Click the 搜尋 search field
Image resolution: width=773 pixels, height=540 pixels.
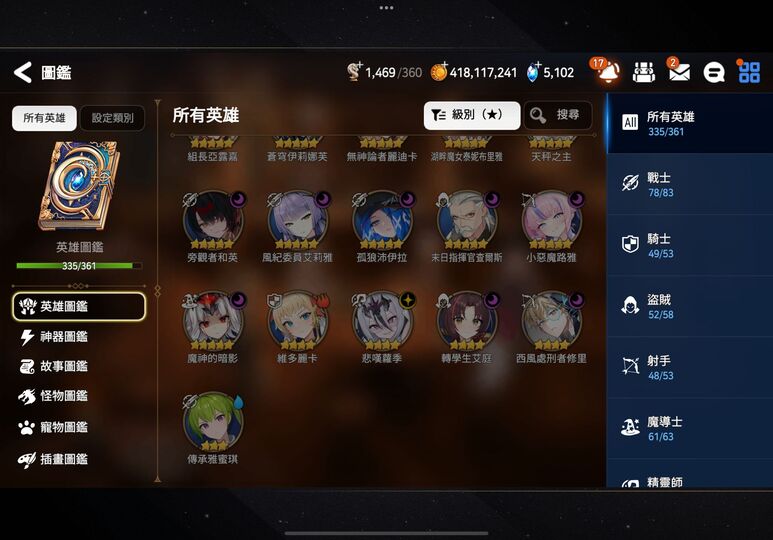point(558,115)
